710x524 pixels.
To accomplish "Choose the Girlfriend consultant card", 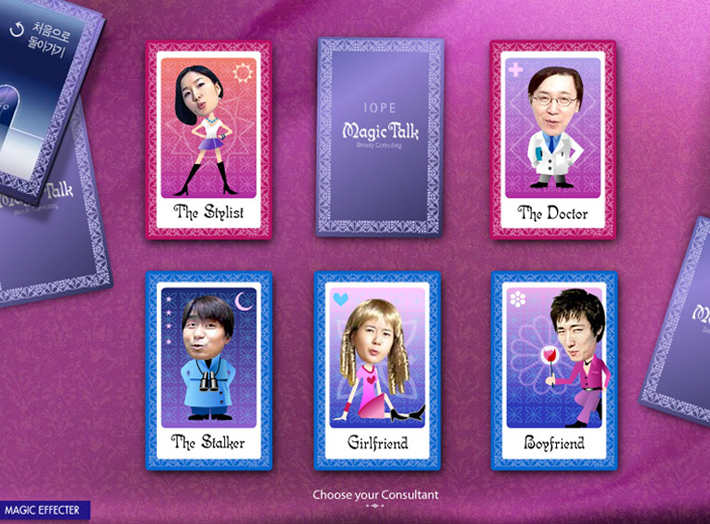I will tap(377, 371).
